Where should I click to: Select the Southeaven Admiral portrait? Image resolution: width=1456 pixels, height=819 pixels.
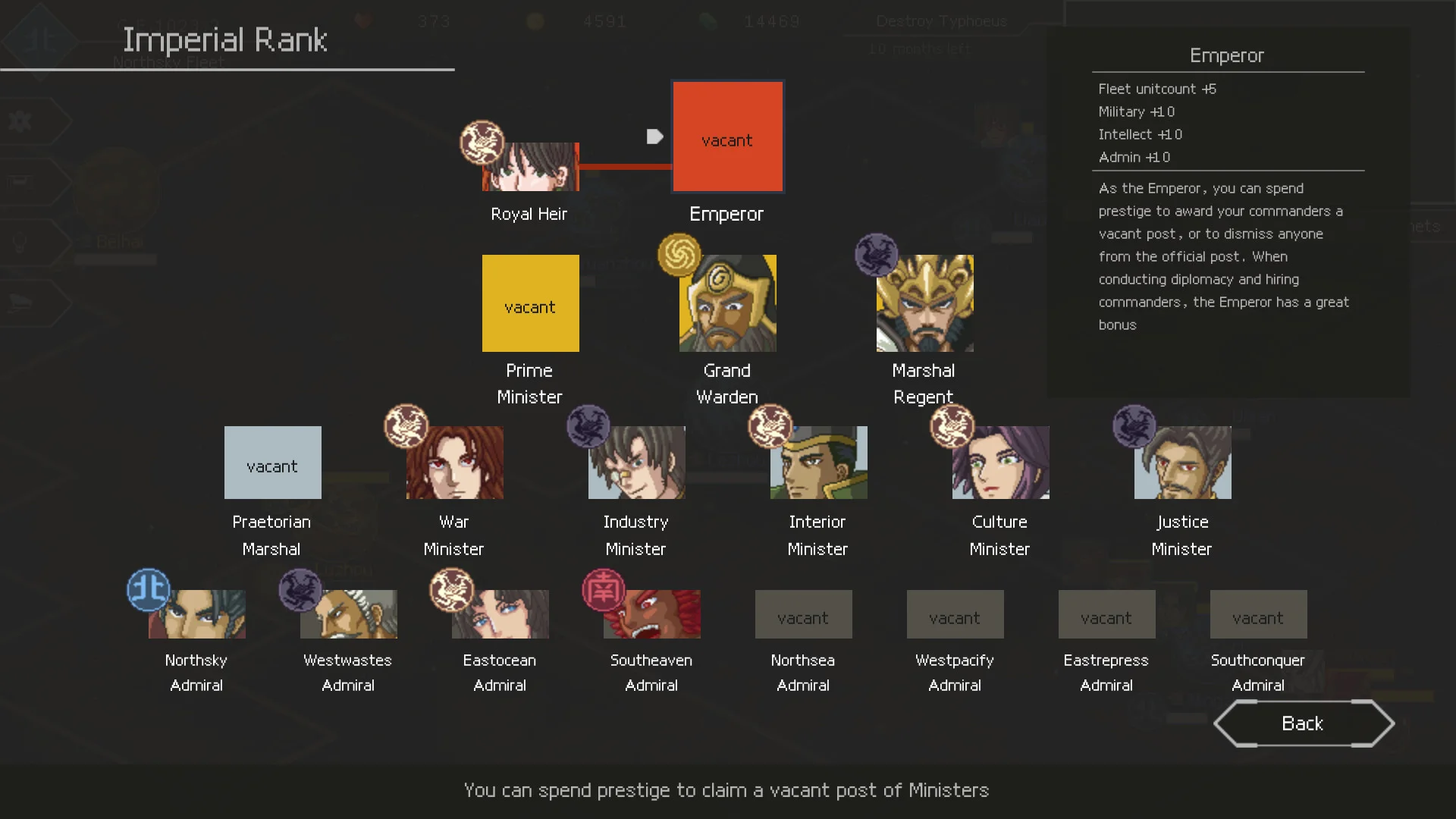pos(651,614)
